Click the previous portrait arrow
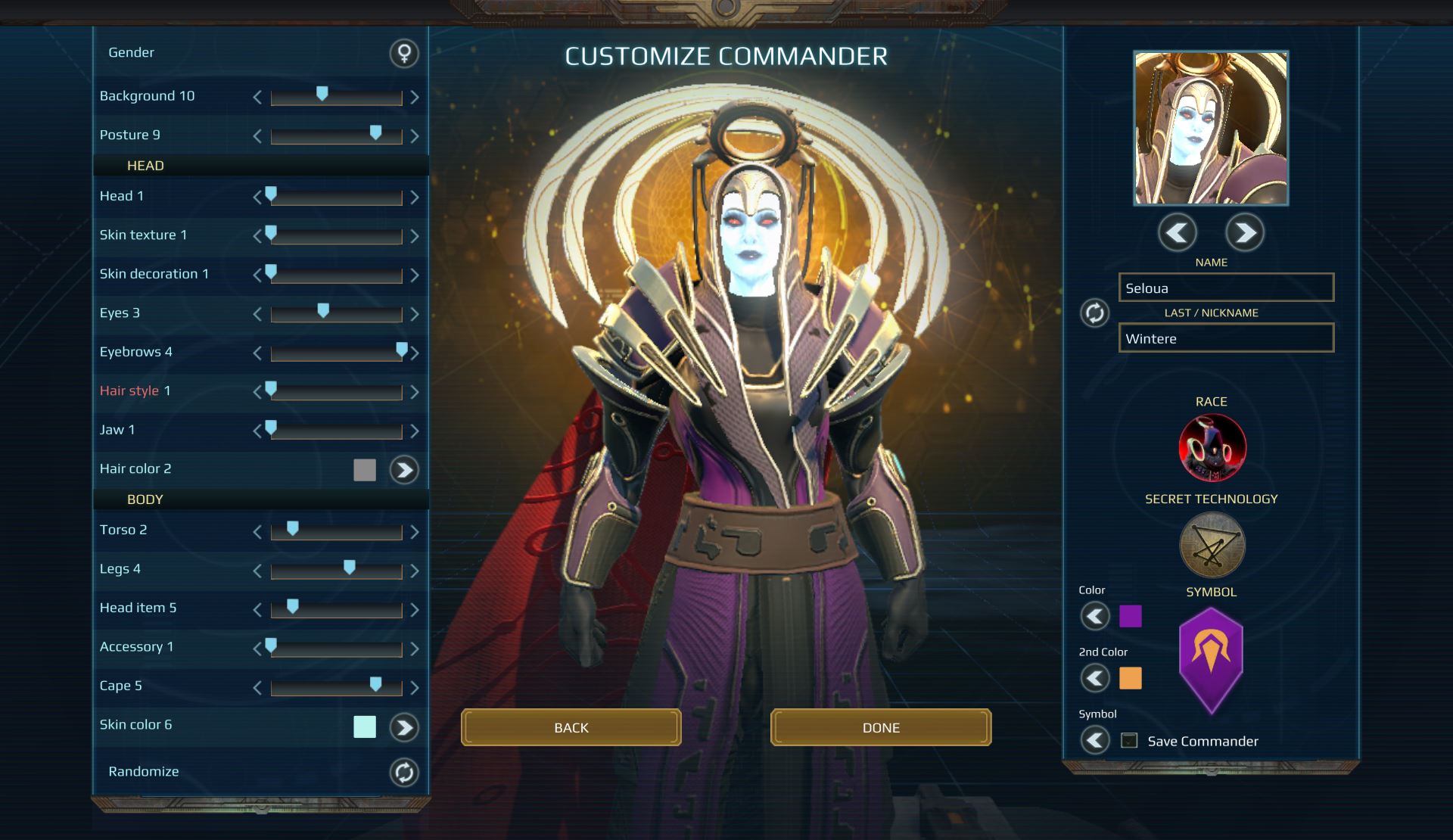 [x=1178, y=233]
